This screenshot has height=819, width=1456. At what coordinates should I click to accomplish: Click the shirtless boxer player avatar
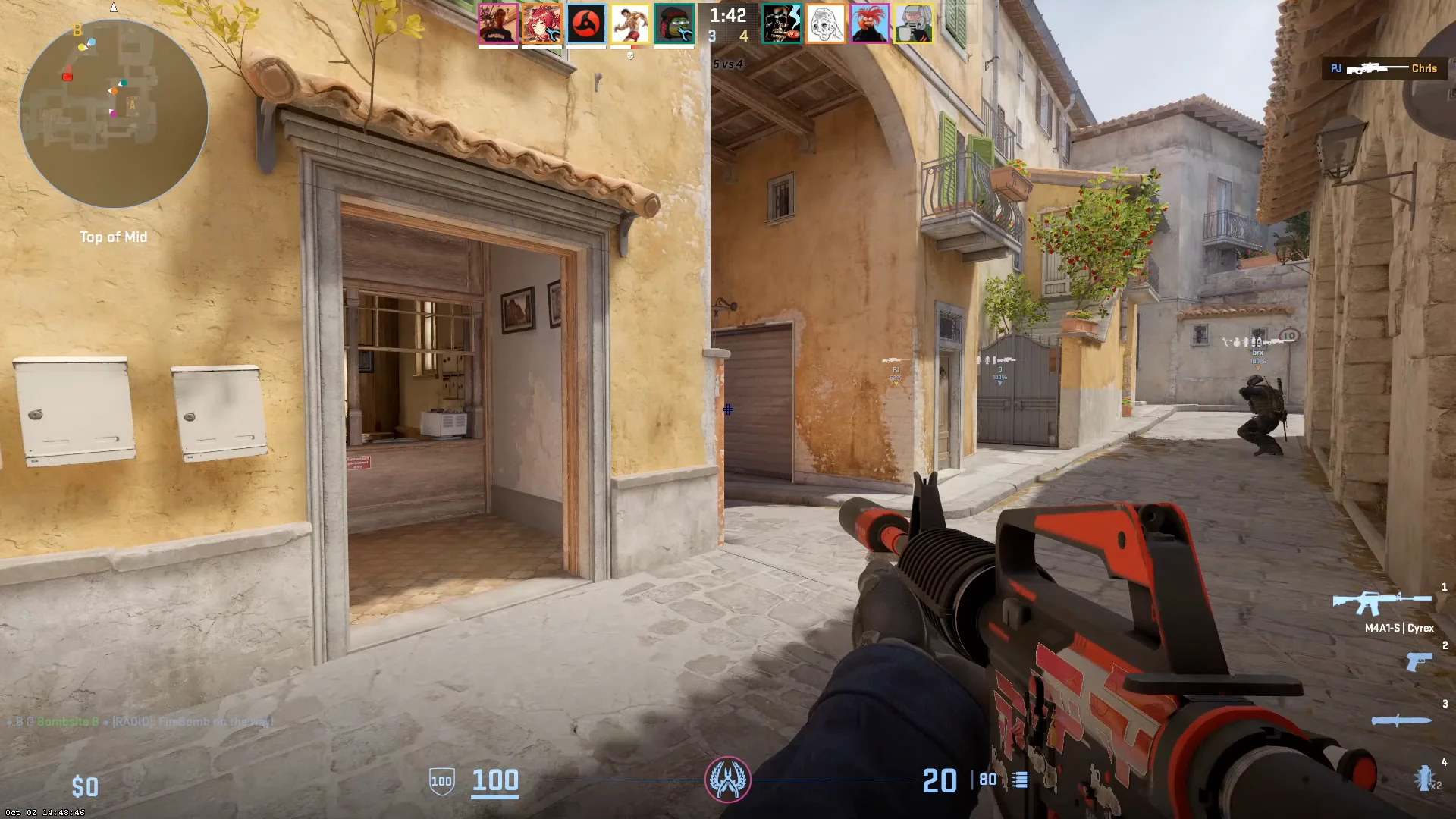630,24
